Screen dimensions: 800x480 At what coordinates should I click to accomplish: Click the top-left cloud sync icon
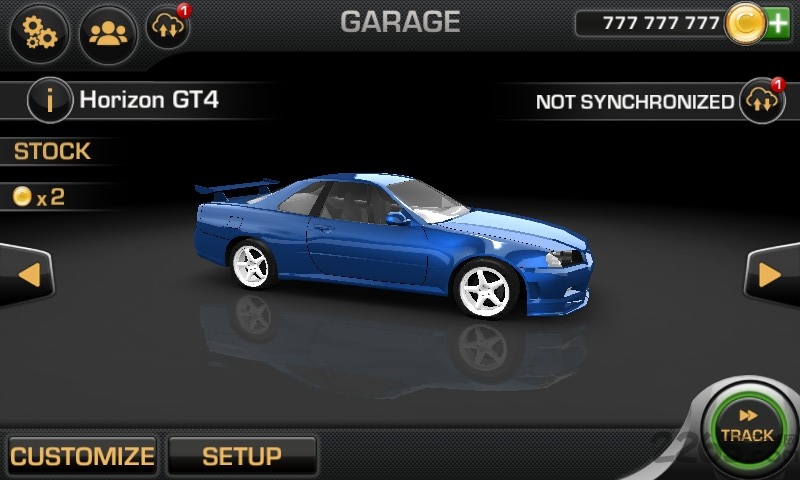pos(167,29)
